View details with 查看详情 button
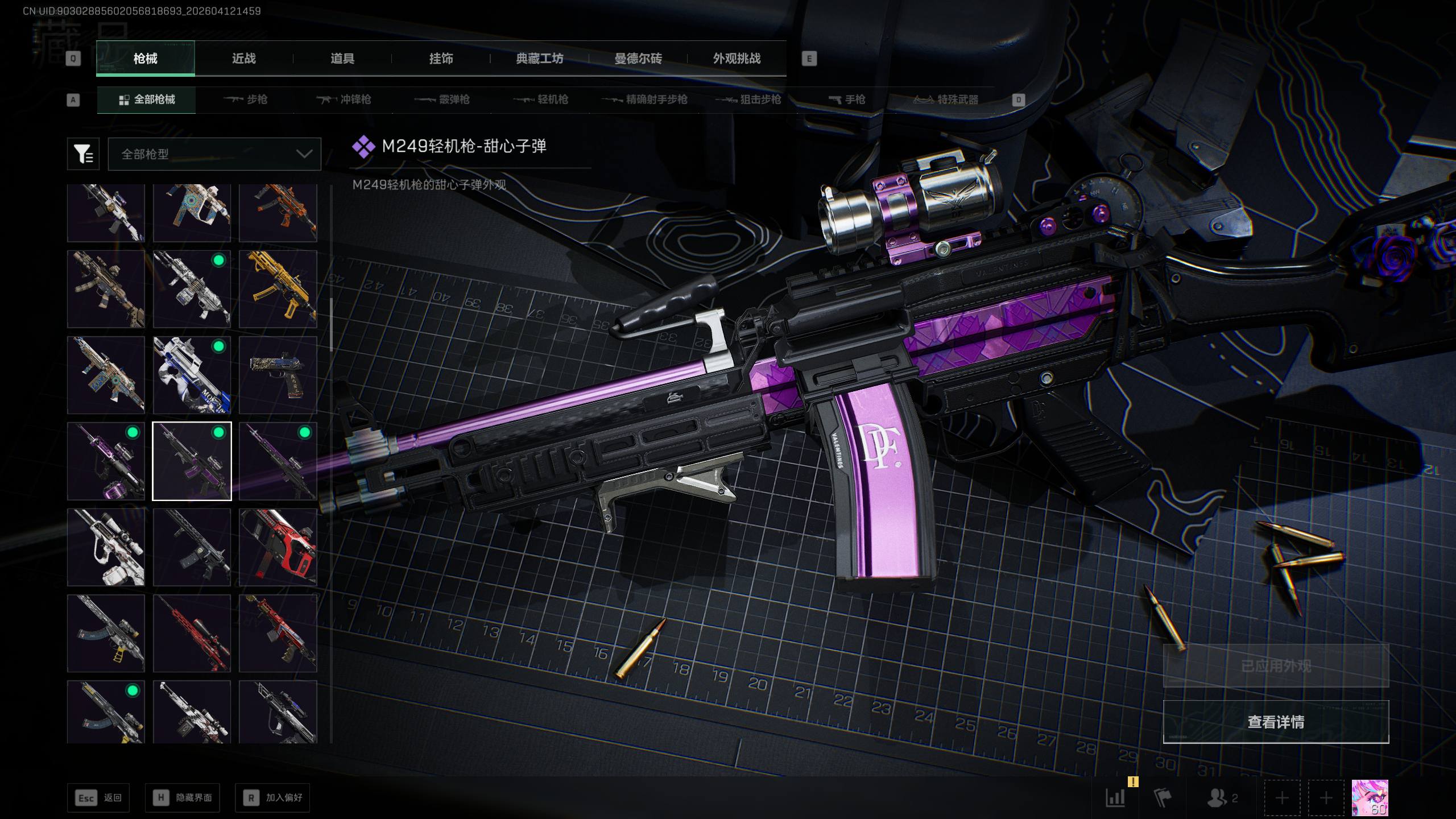 click(x=1276, y=722)
